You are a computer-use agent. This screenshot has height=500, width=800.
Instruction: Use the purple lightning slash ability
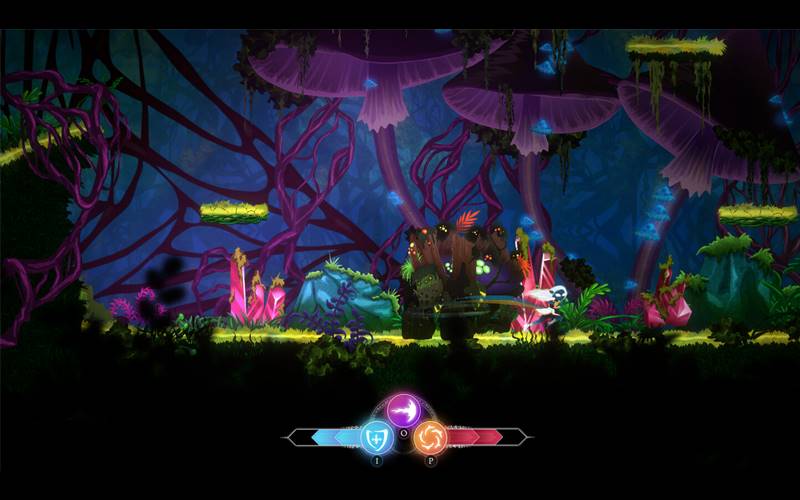pyautogui.click(x=405, y=410)
